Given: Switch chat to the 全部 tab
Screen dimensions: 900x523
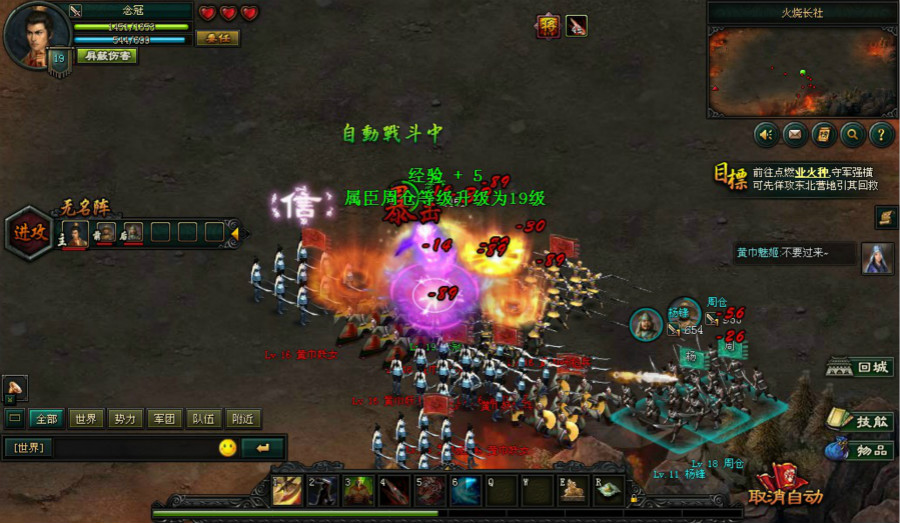Looking at the screenshot, I should [45, 418].
